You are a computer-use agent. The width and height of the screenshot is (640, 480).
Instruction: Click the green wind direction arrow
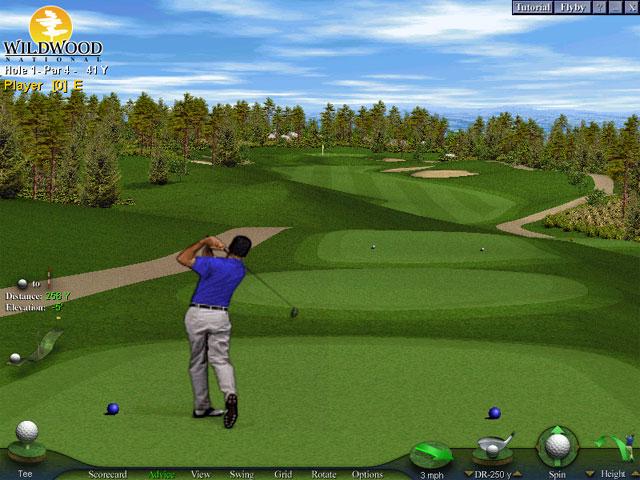tap(430, 452)
